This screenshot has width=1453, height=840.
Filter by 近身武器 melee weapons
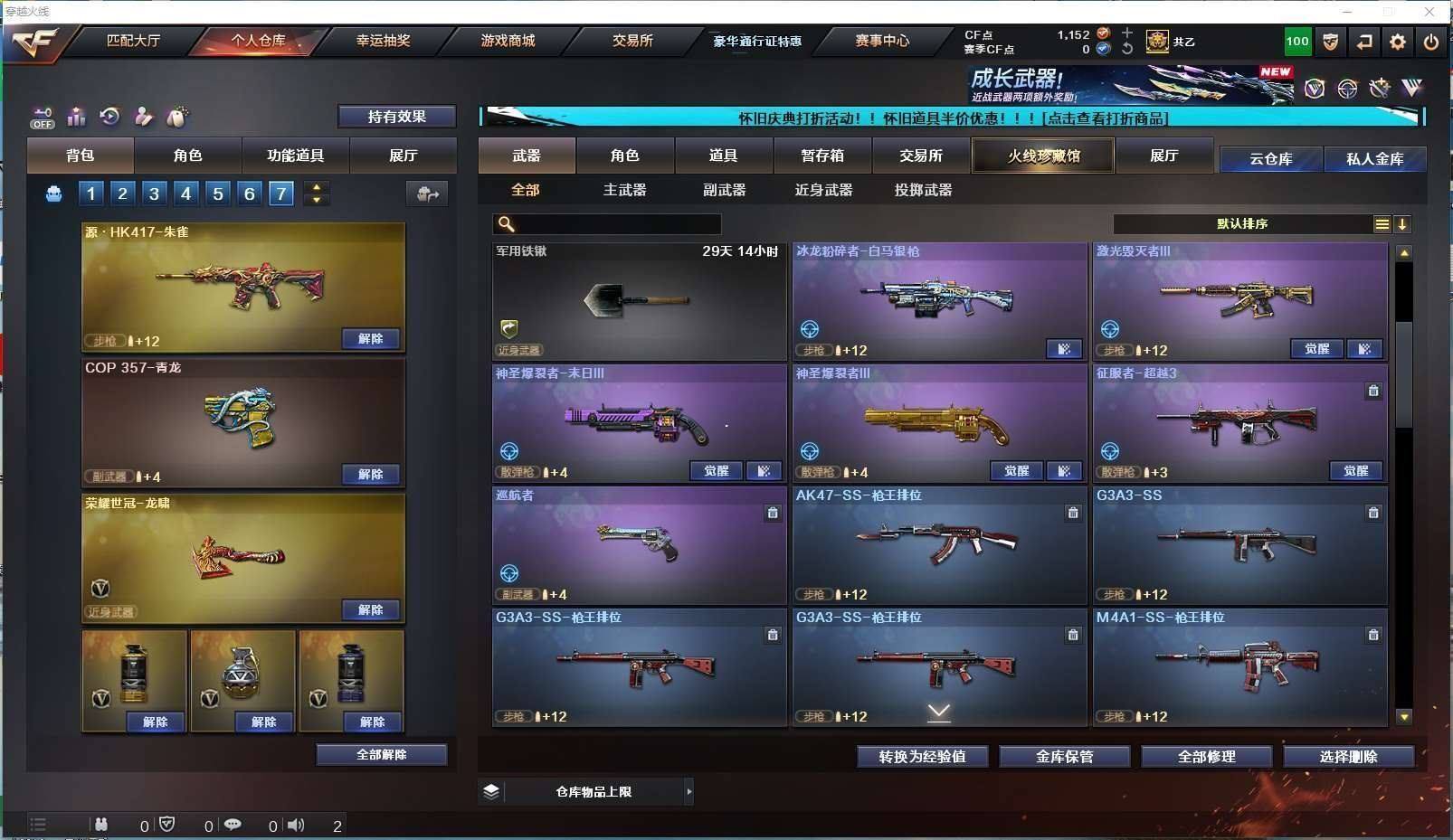click(823, 190)
